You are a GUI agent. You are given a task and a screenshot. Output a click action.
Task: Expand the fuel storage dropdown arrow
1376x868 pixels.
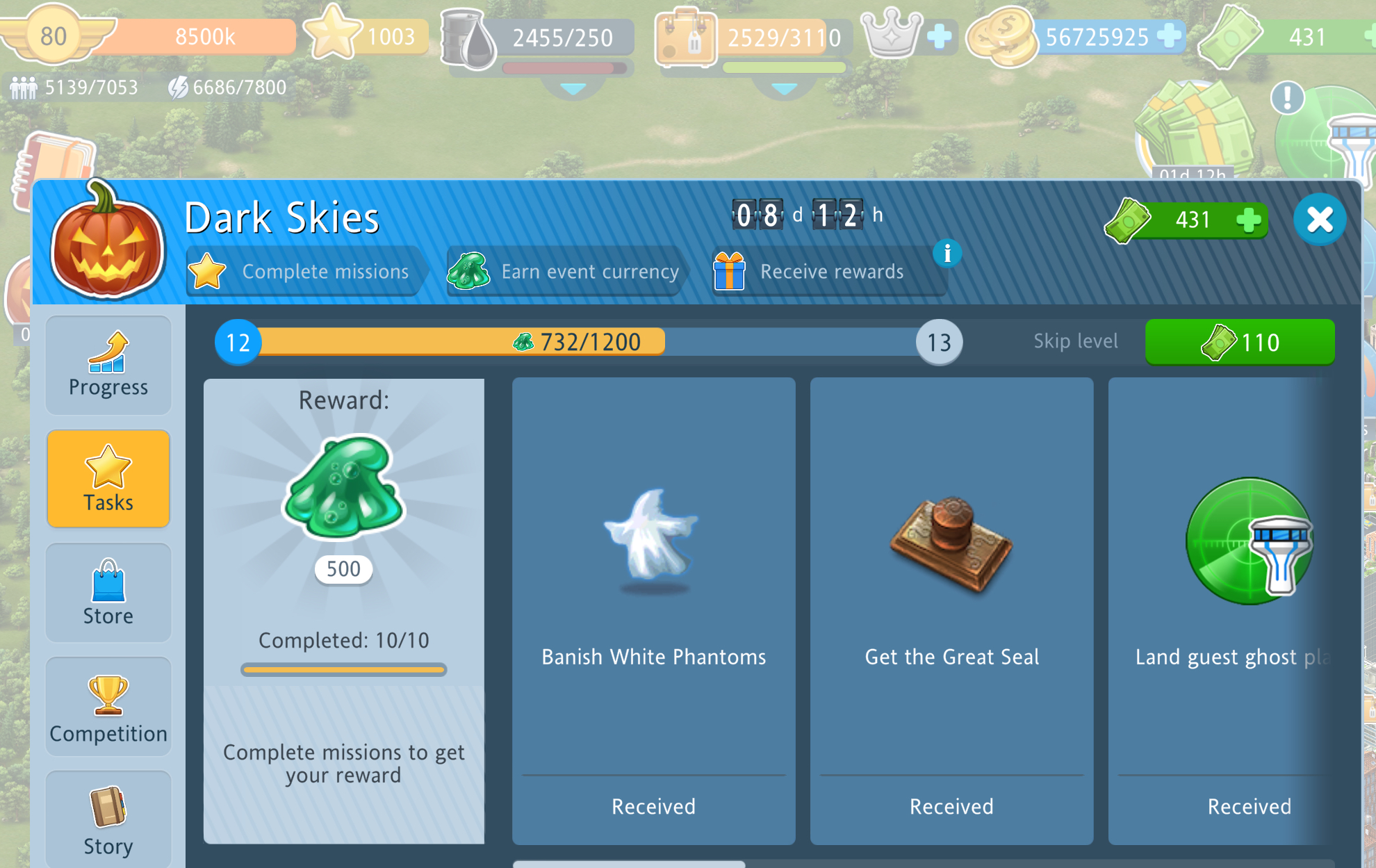[573, 89]
